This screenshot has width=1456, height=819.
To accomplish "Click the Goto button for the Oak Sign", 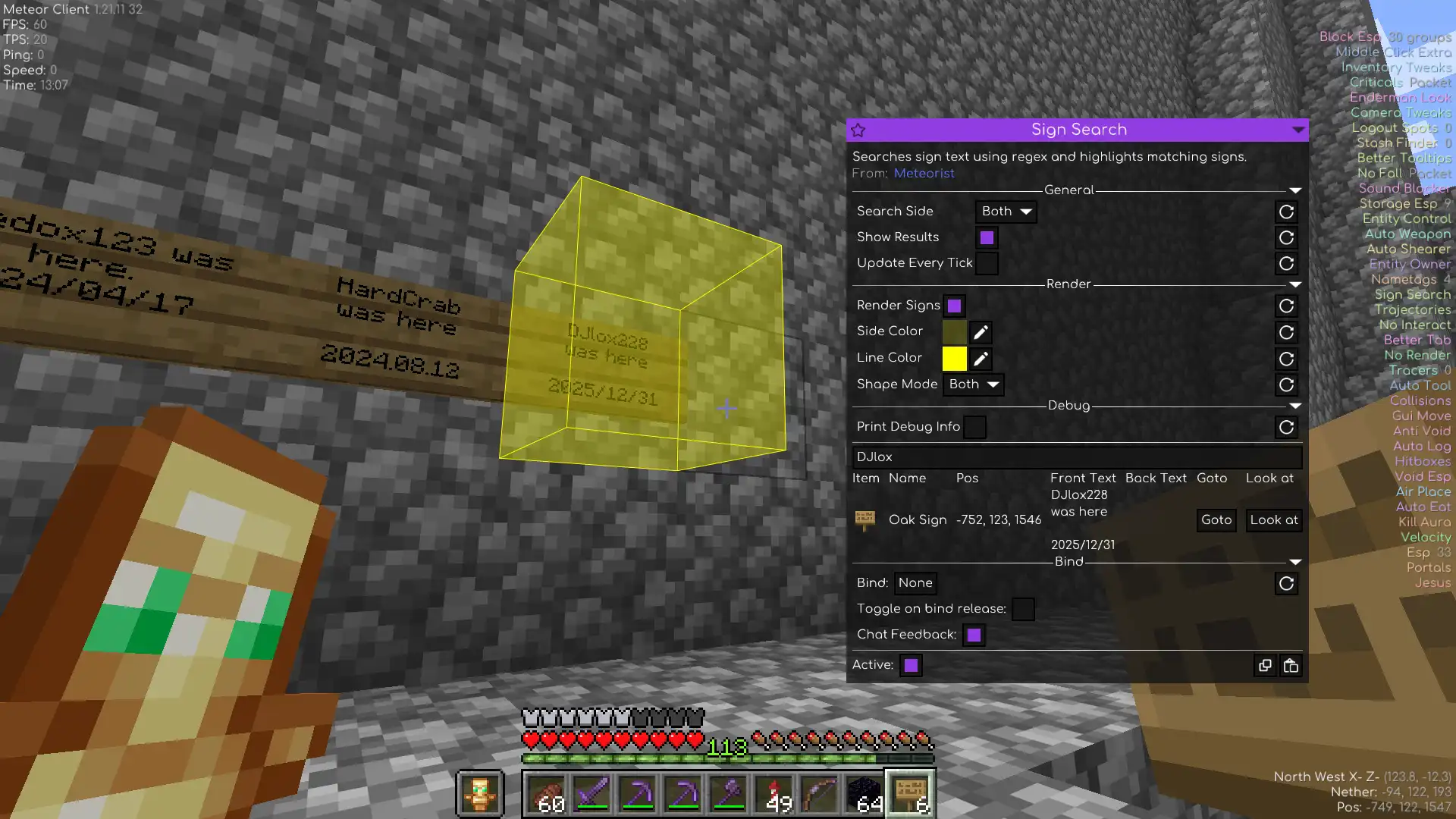I will click(x=1216, y=520).
